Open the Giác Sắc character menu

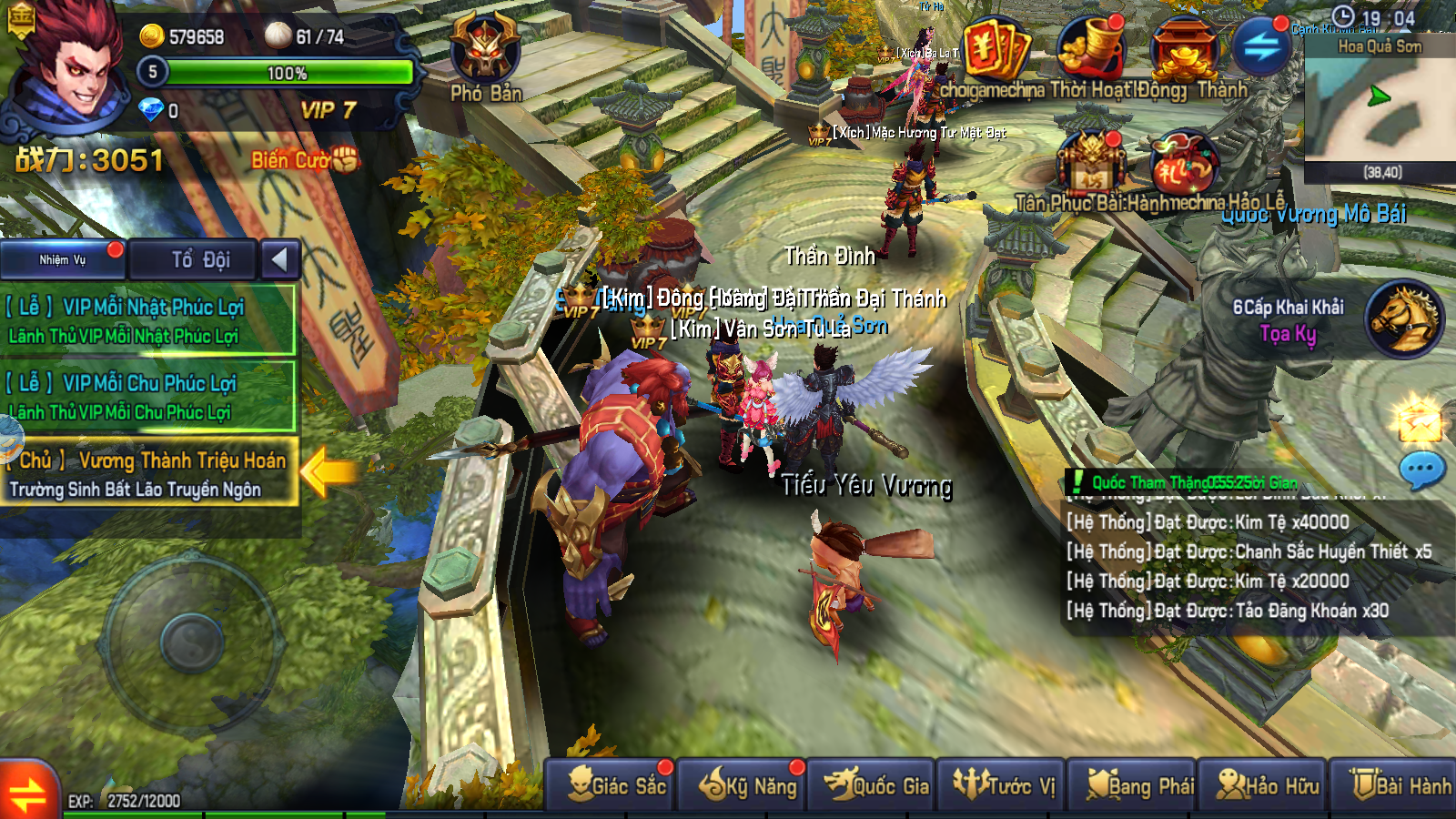[x=612, y=784]
